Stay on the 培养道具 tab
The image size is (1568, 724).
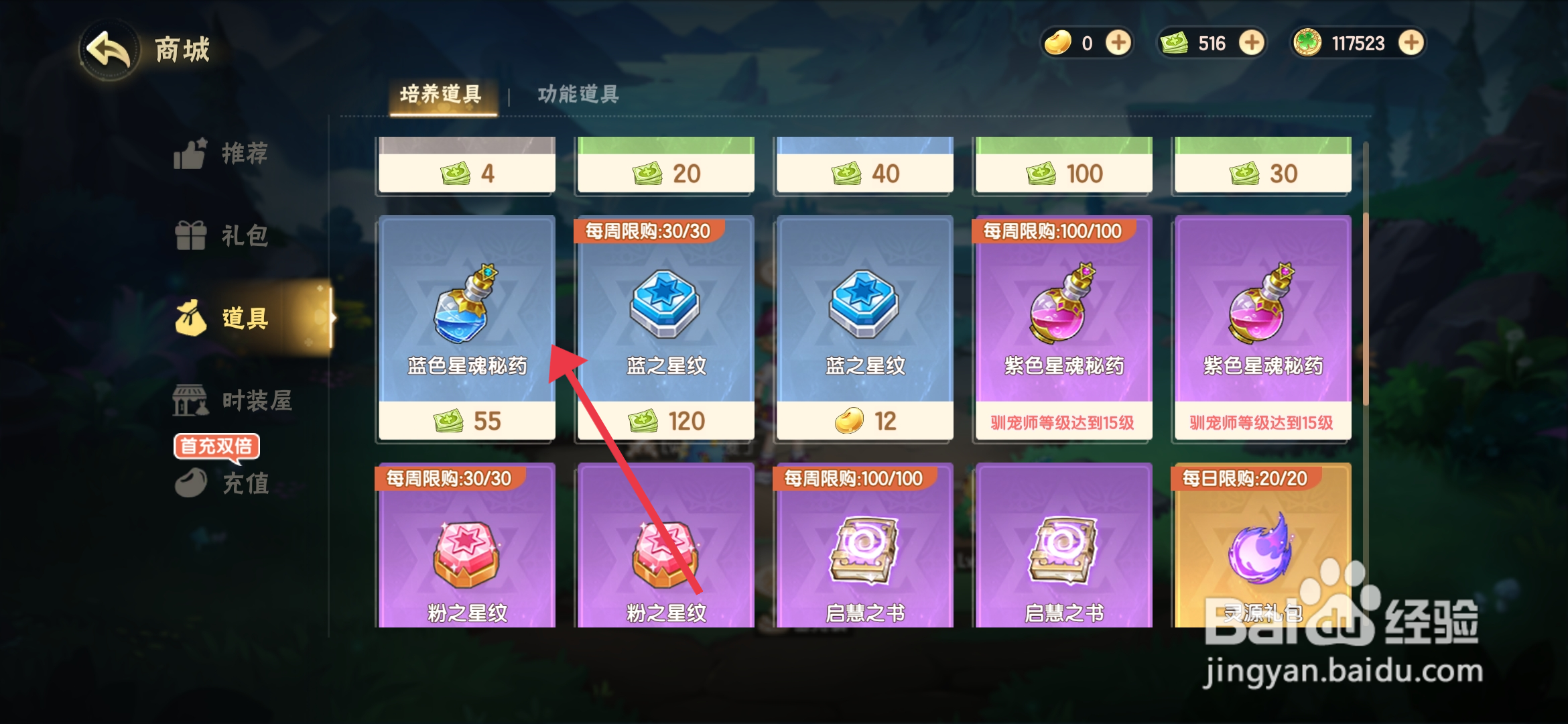click(x=442, y=95)
